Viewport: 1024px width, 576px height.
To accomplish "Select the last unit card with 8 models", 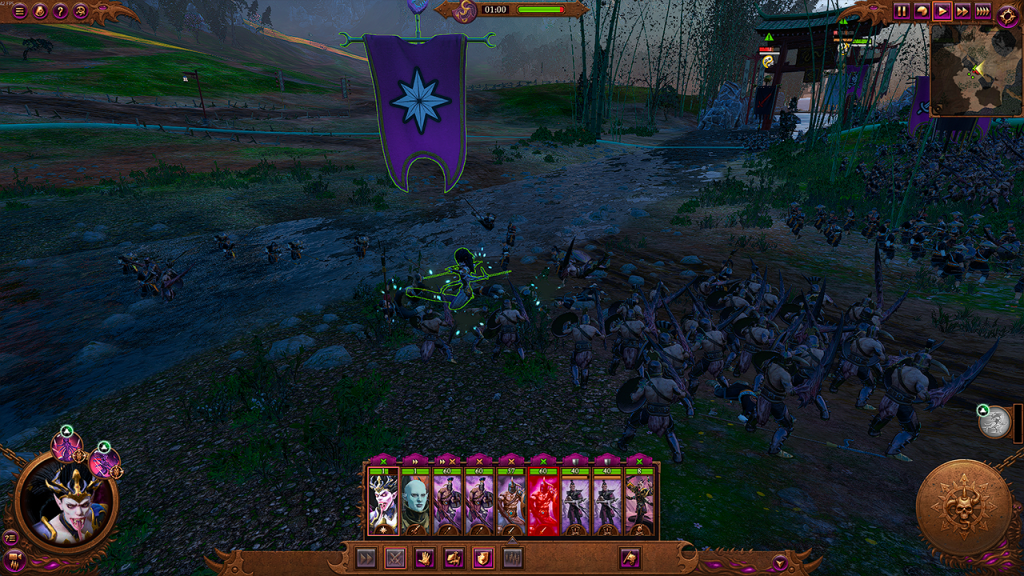I will [x=640, y=502].
